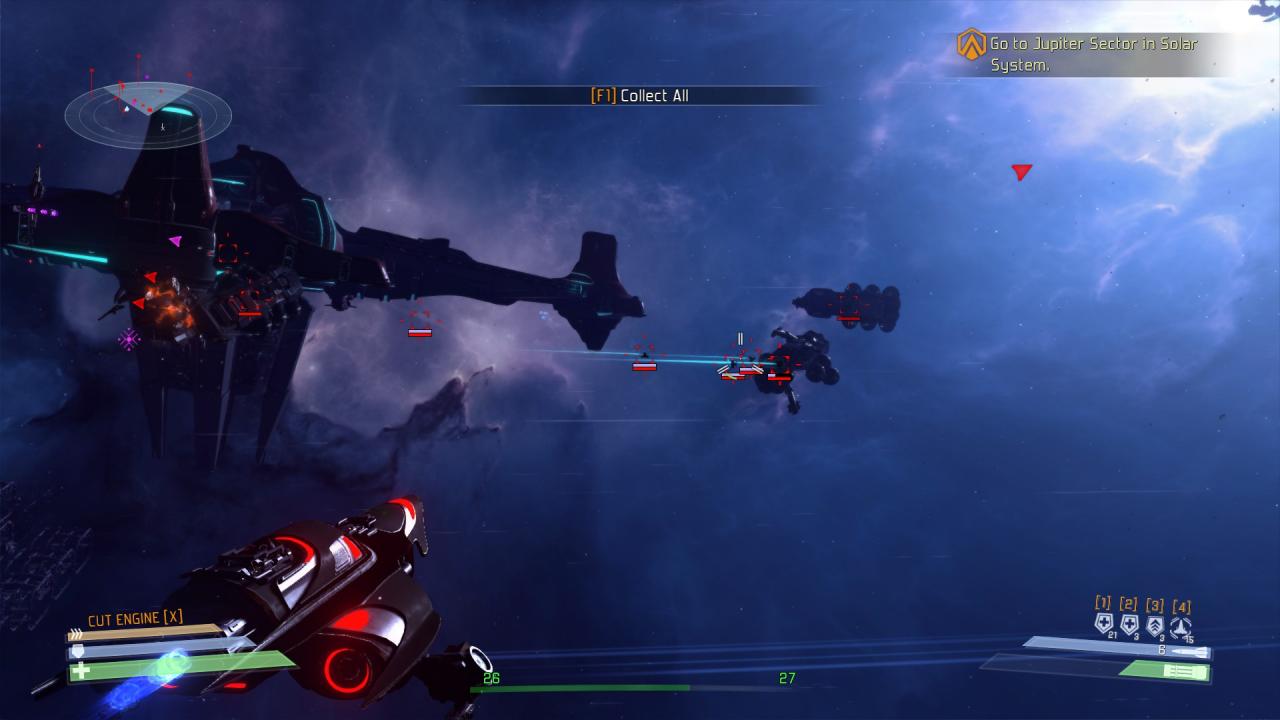Deploy the ship-shaped drone consumable
The image size is (1280, 720).
(1181, 627)
